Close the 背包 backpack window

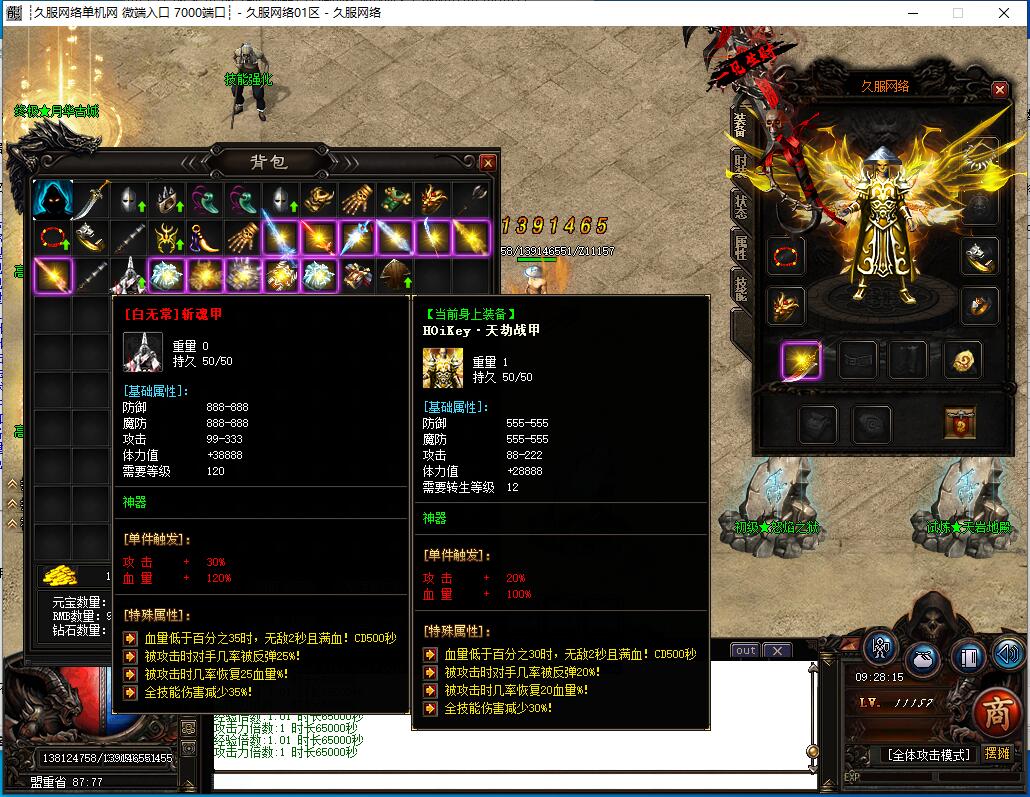pos(487,163)
